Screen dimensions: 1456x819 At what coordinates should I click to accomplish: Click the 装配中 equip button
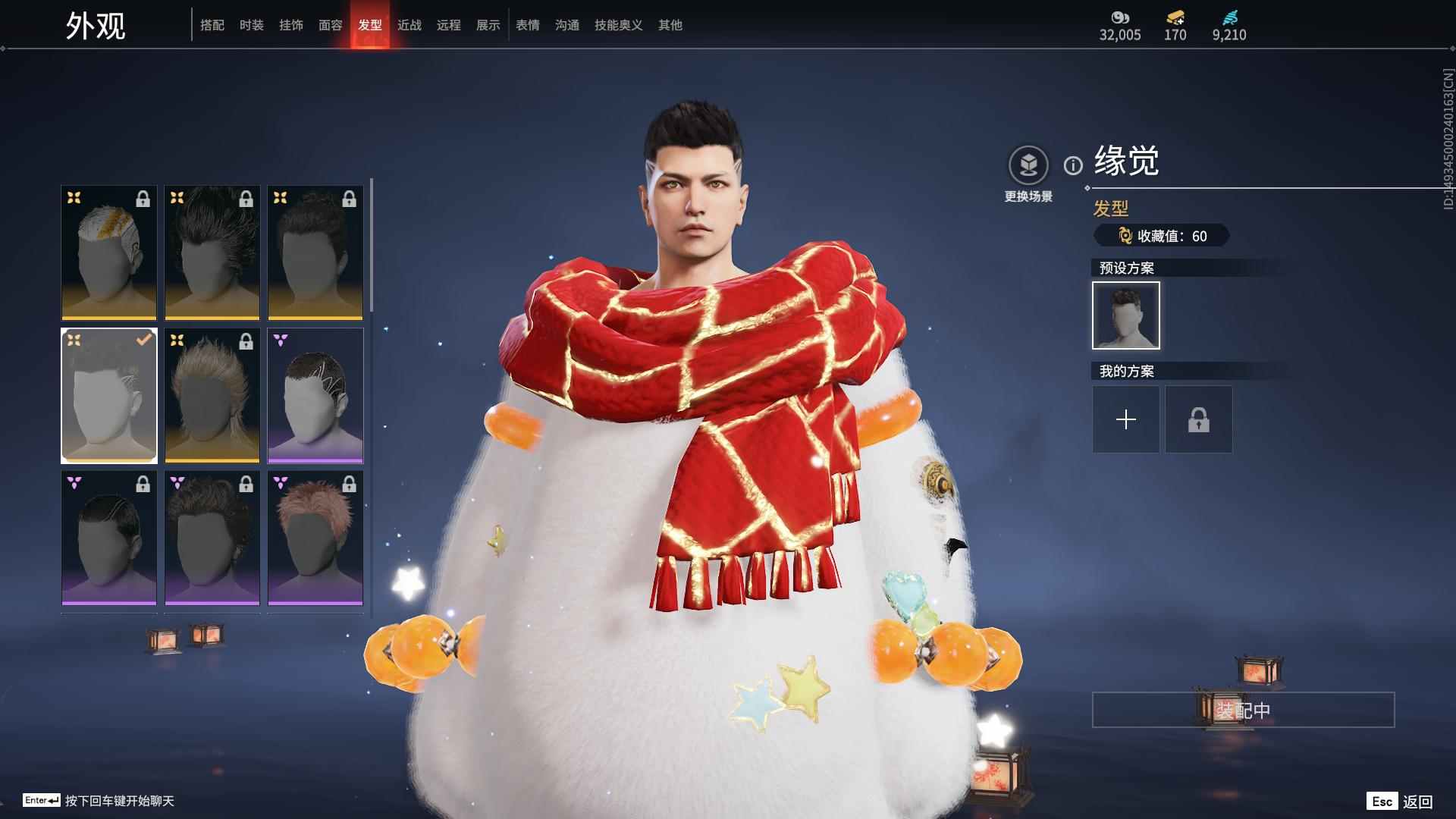pyautogui.click(x=1243, y=710)
